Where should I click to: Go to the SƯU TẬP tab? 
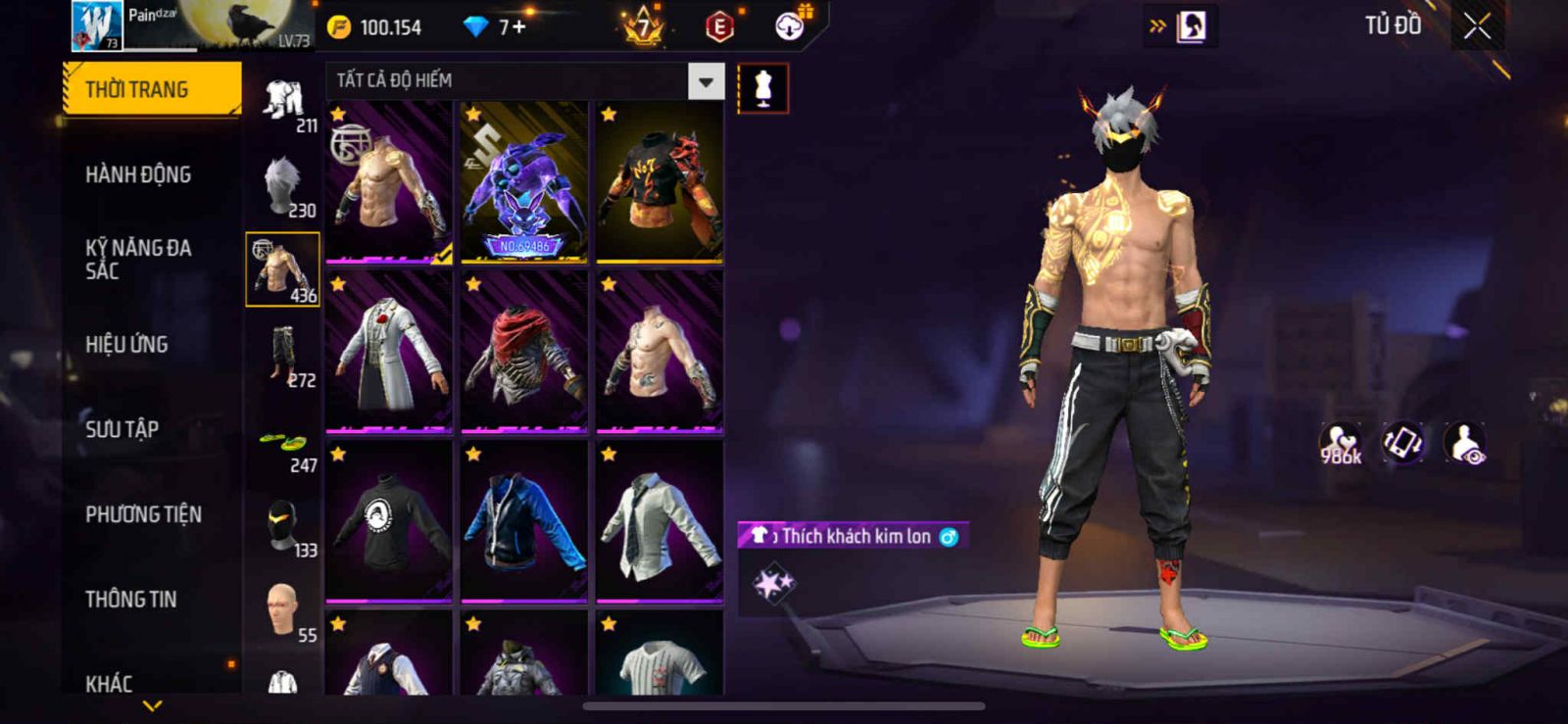click(x=122, y=429)
